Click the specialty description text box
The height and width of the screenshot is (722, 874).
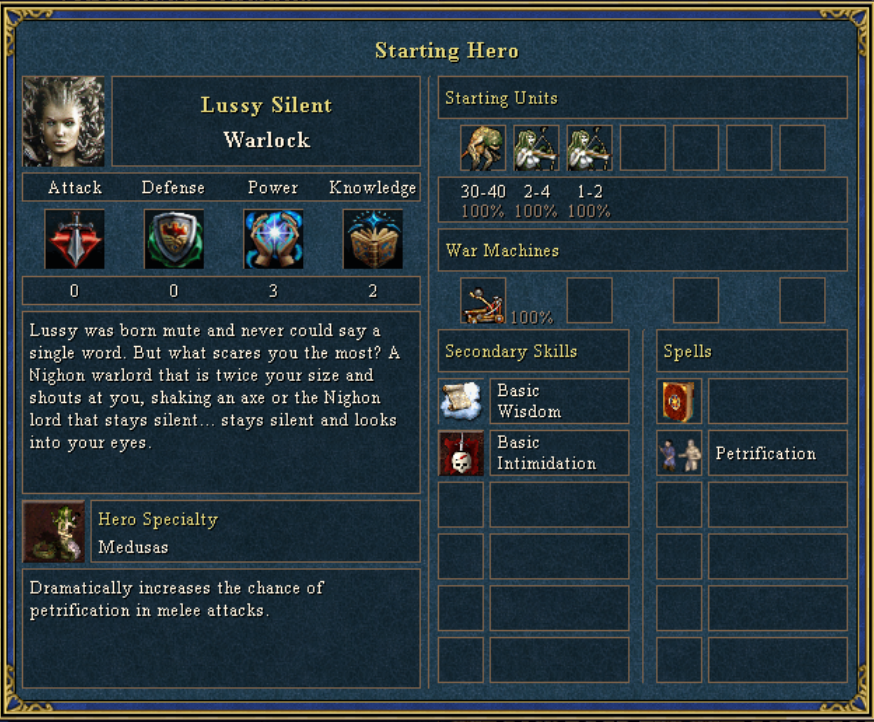tap(221, 628)
